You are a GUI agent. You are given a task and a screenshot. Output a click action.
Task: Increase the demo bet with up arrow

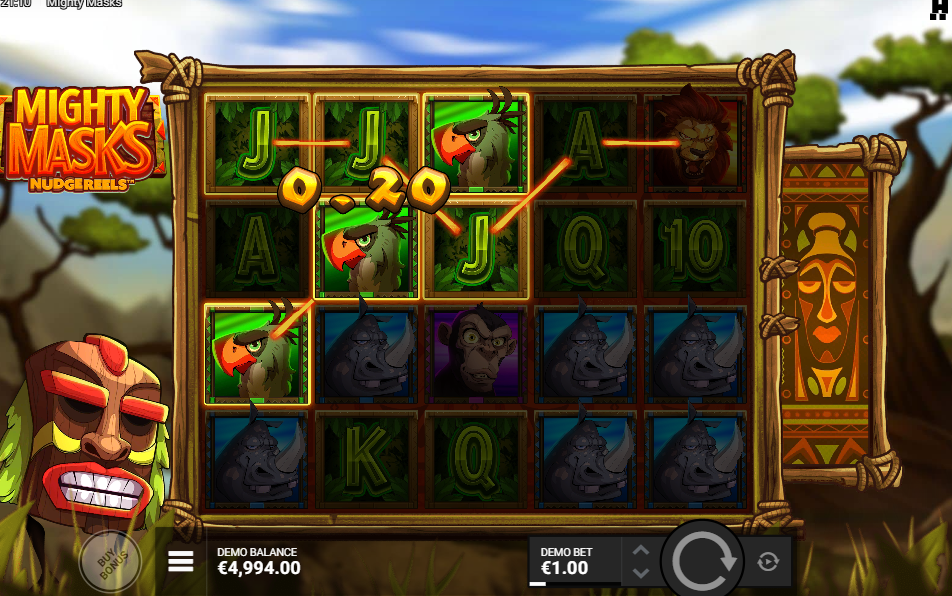click(x=641, y=550)
